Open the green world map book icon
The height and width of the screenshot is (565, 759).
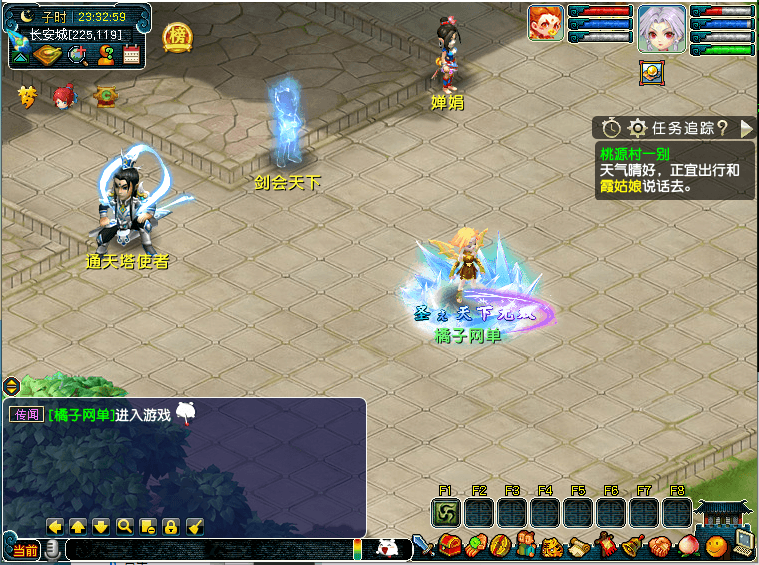coord(48,54)
